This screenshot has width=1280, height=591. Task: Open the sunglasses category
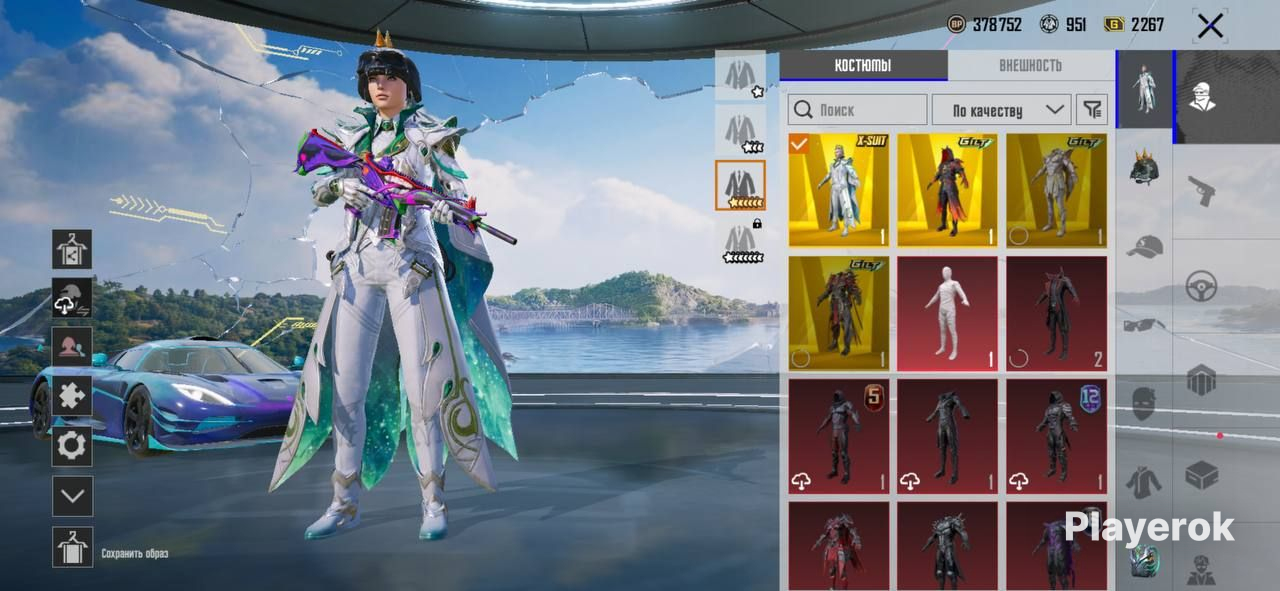point(1145,325)
